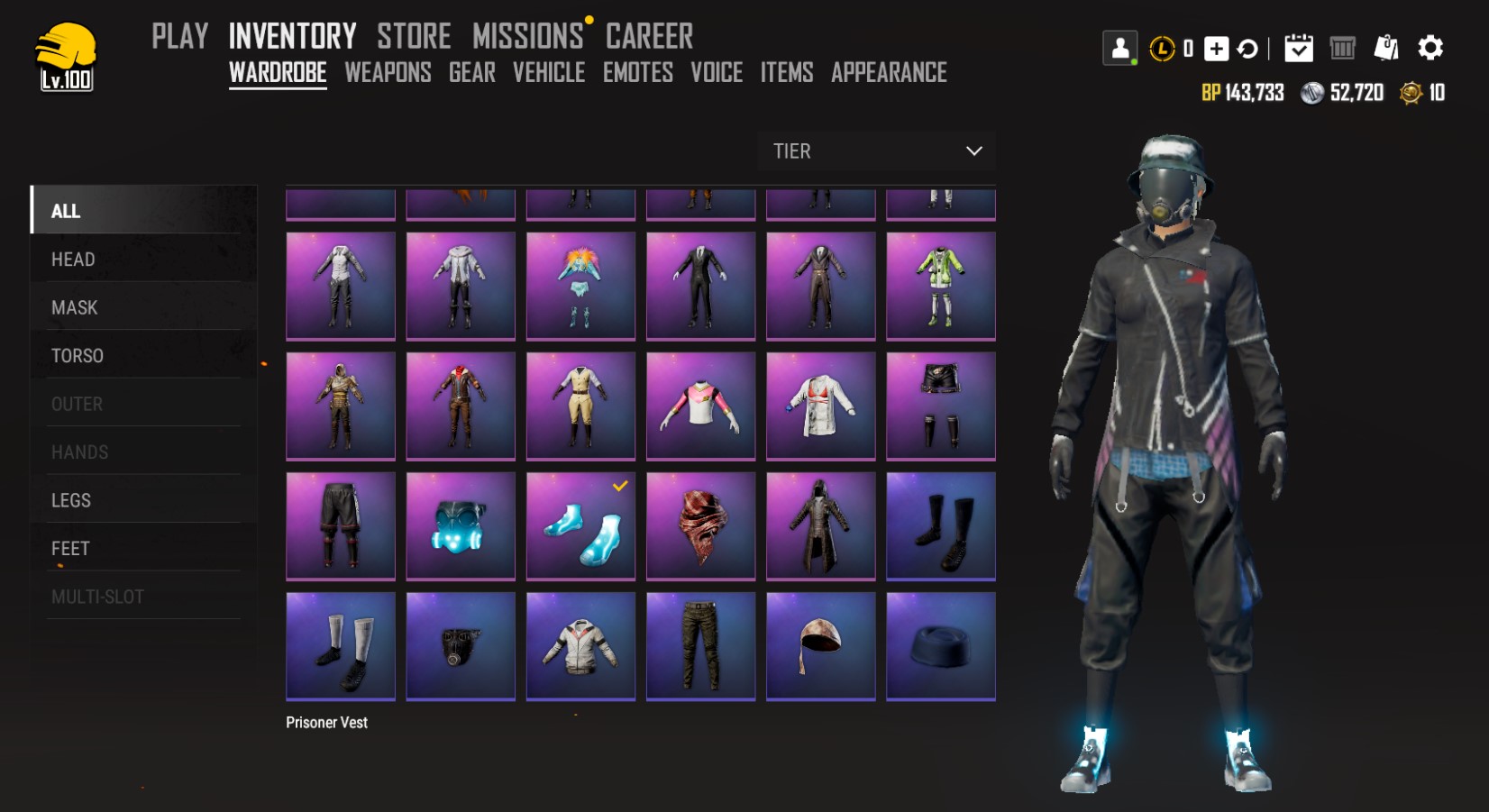Pick the white lab coat item

(820, 406)
